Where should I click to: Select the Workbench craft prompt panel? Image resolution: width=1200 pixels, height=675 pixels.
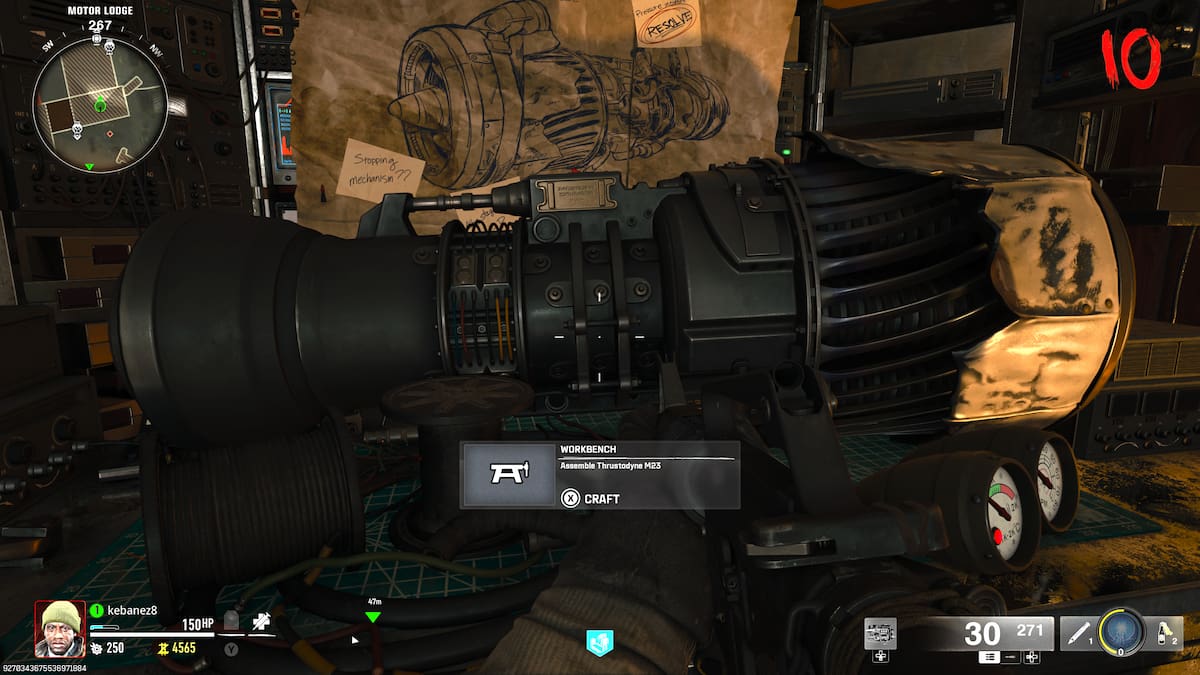(x=600, y=475)
